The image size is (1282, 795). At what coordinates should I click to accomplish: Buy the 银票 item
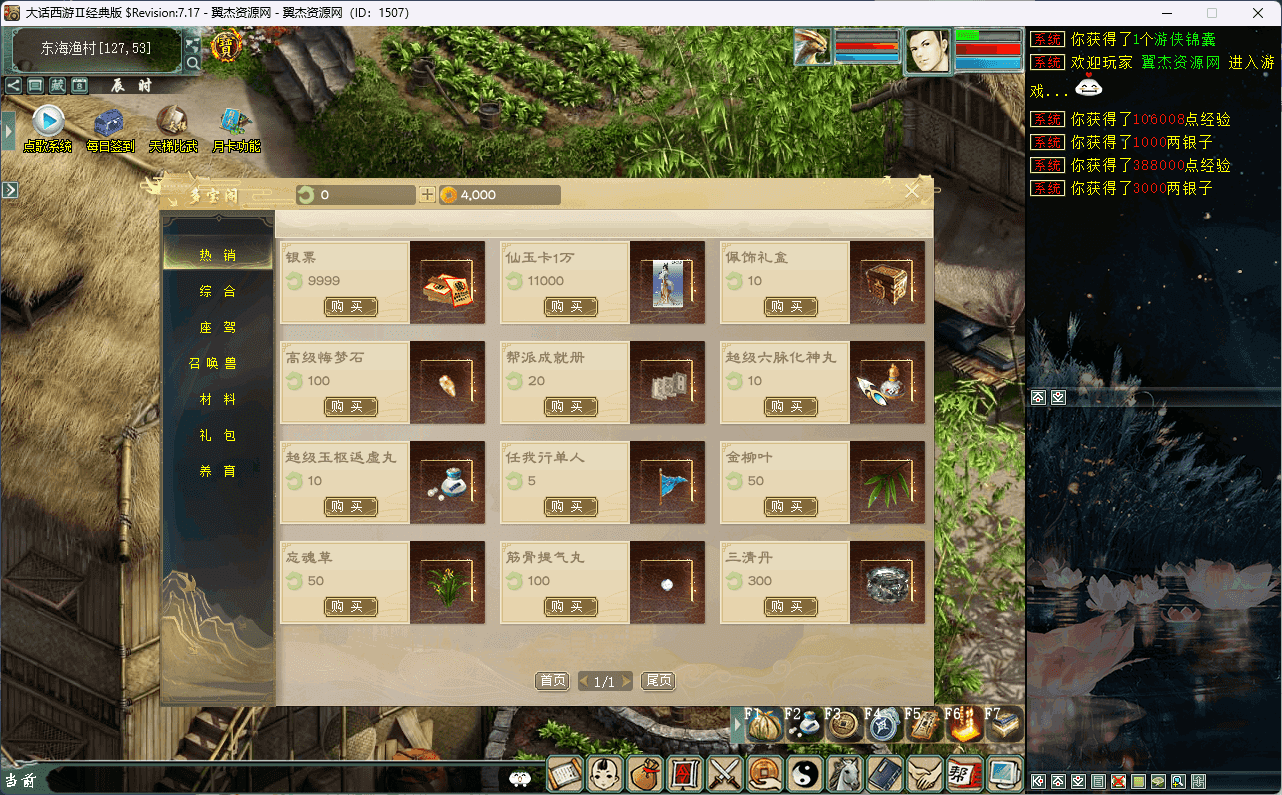tap(351, 307)
